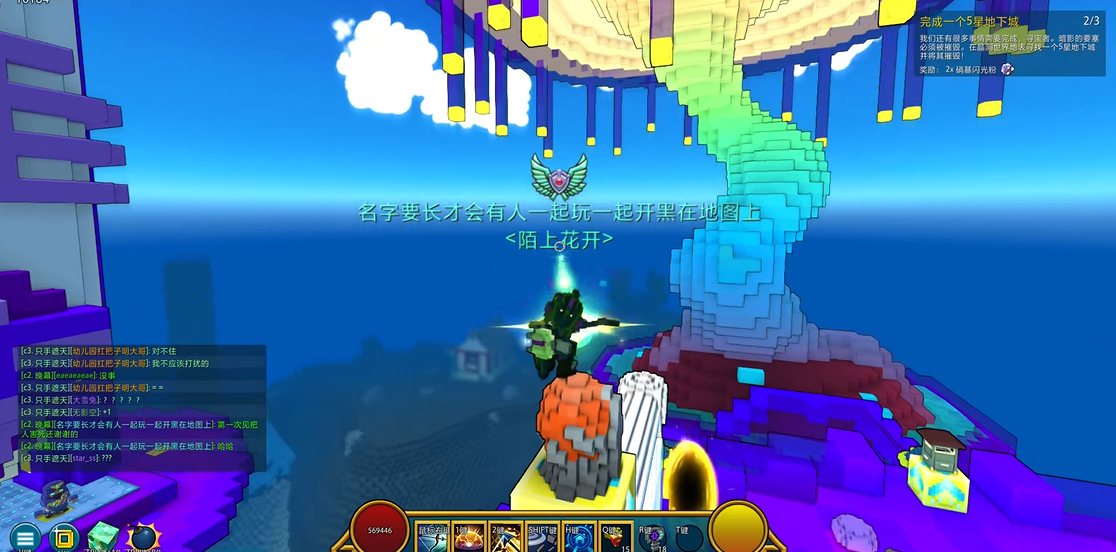Select the green block item icon
1116x552 pixels.
[x=104, y=537]
